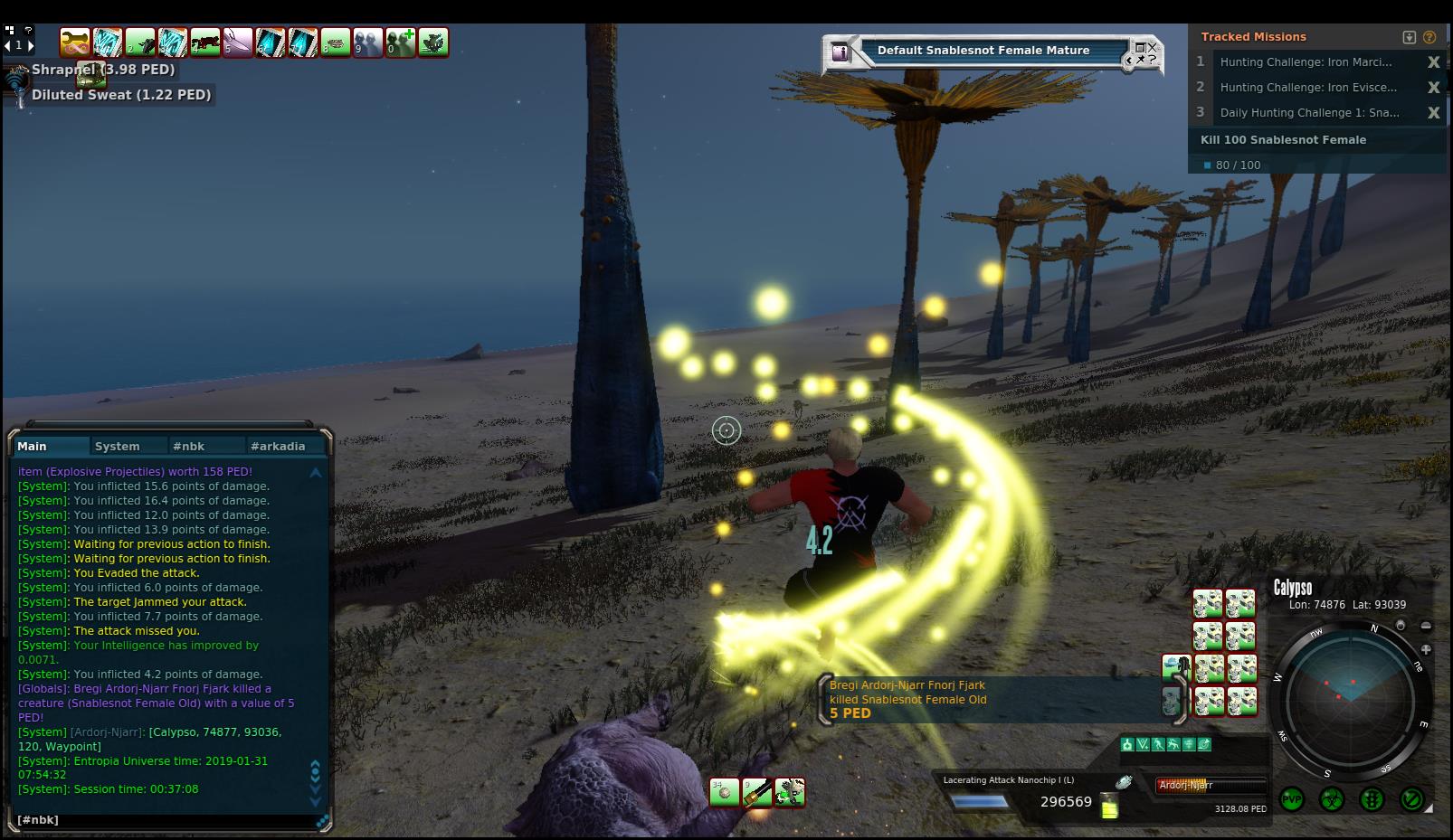Image resolution: width=1453 pixels, height=840 pixels.
Task: Open Hunting Challenge: Iron Evisce mission
Action: pos(1308,88)
